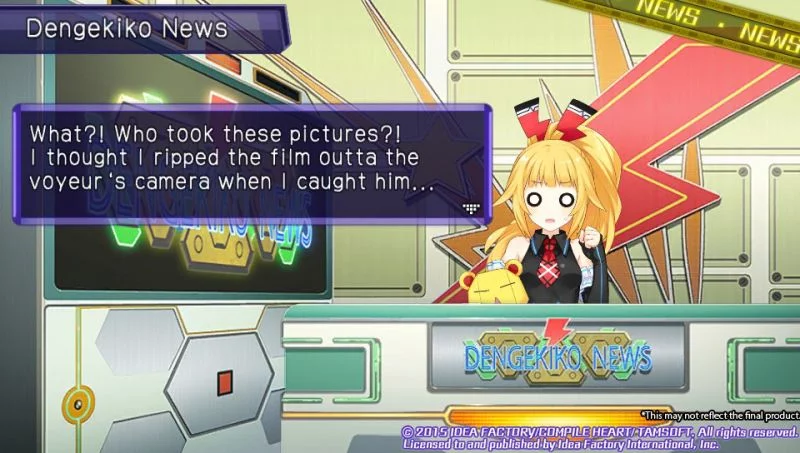This screenshot has height=453, width=800.
Task: Click the continue arrow in the dialogue box
Action: tap(471, 207)
